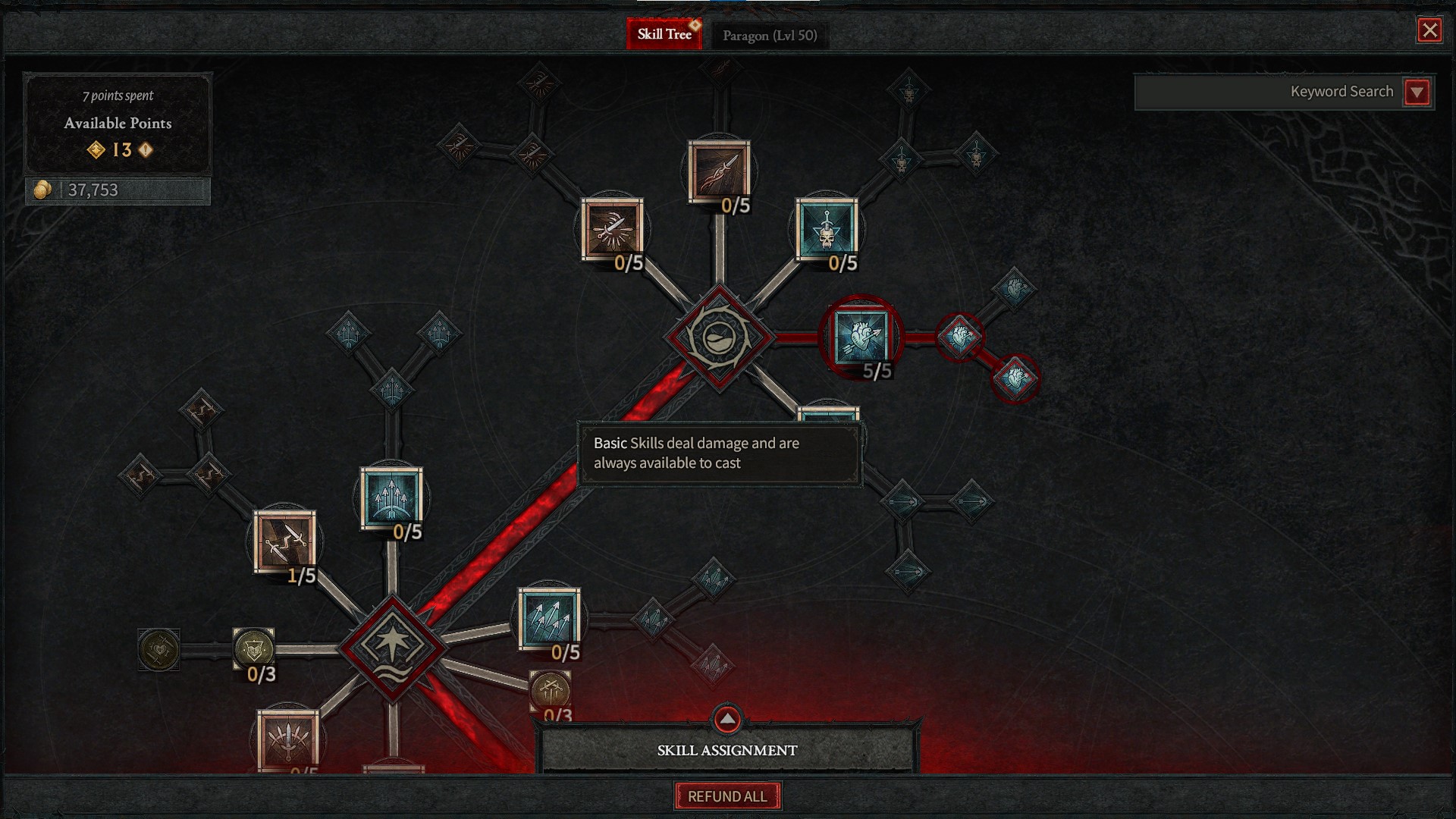
Task: Select the arrow volley skill with 0/5
Action: (549, 619)
